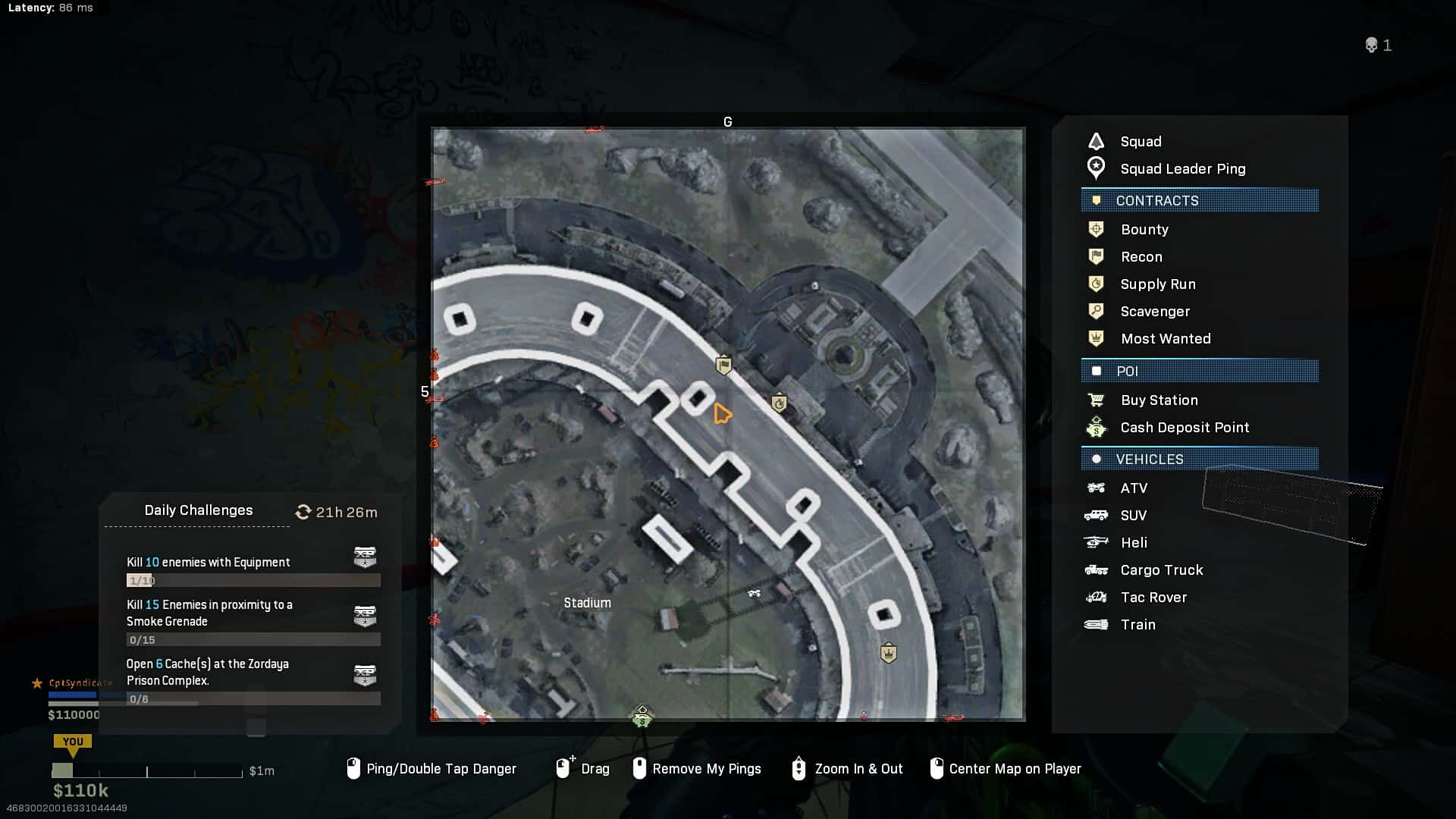This screenshot has height=819, width=1456.
Task: Click the Cash Deposit Point map marker
Action: click(642, 717)
